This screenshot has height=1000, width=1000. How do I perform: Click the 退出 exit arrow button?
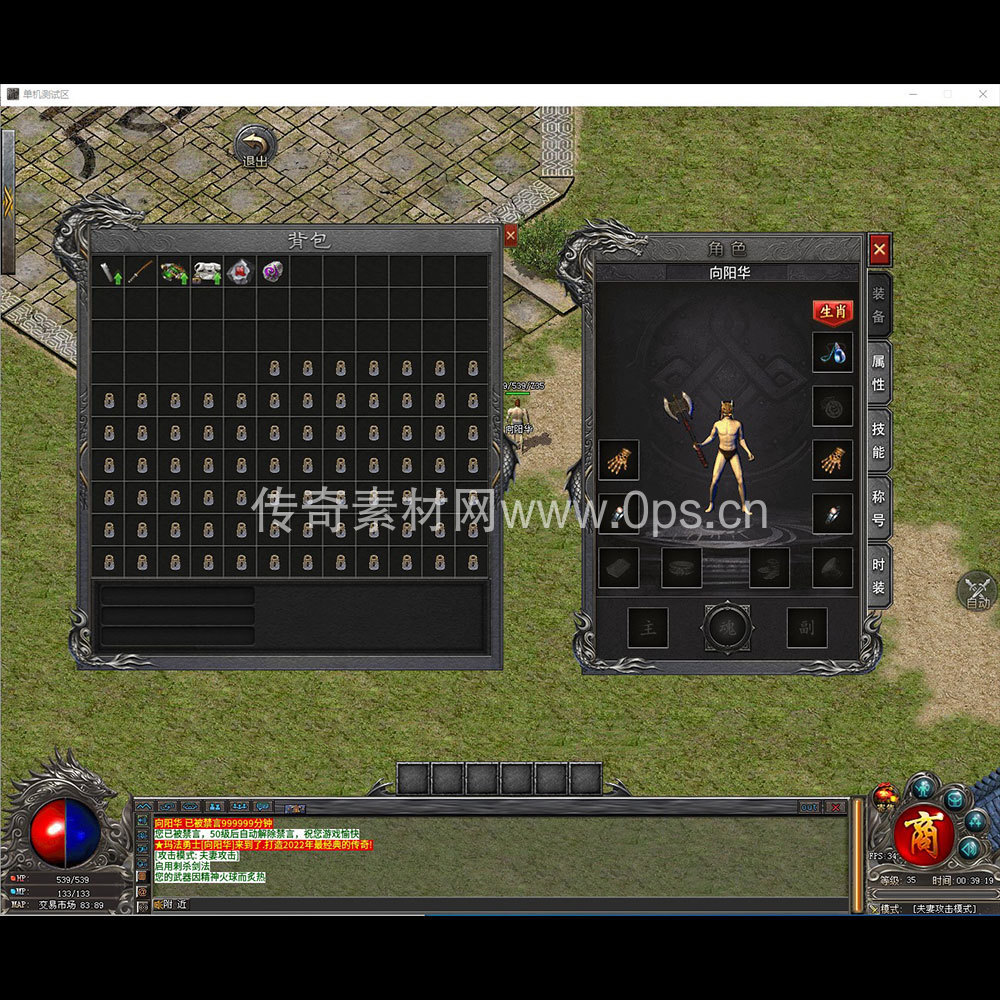click(256, 146)
